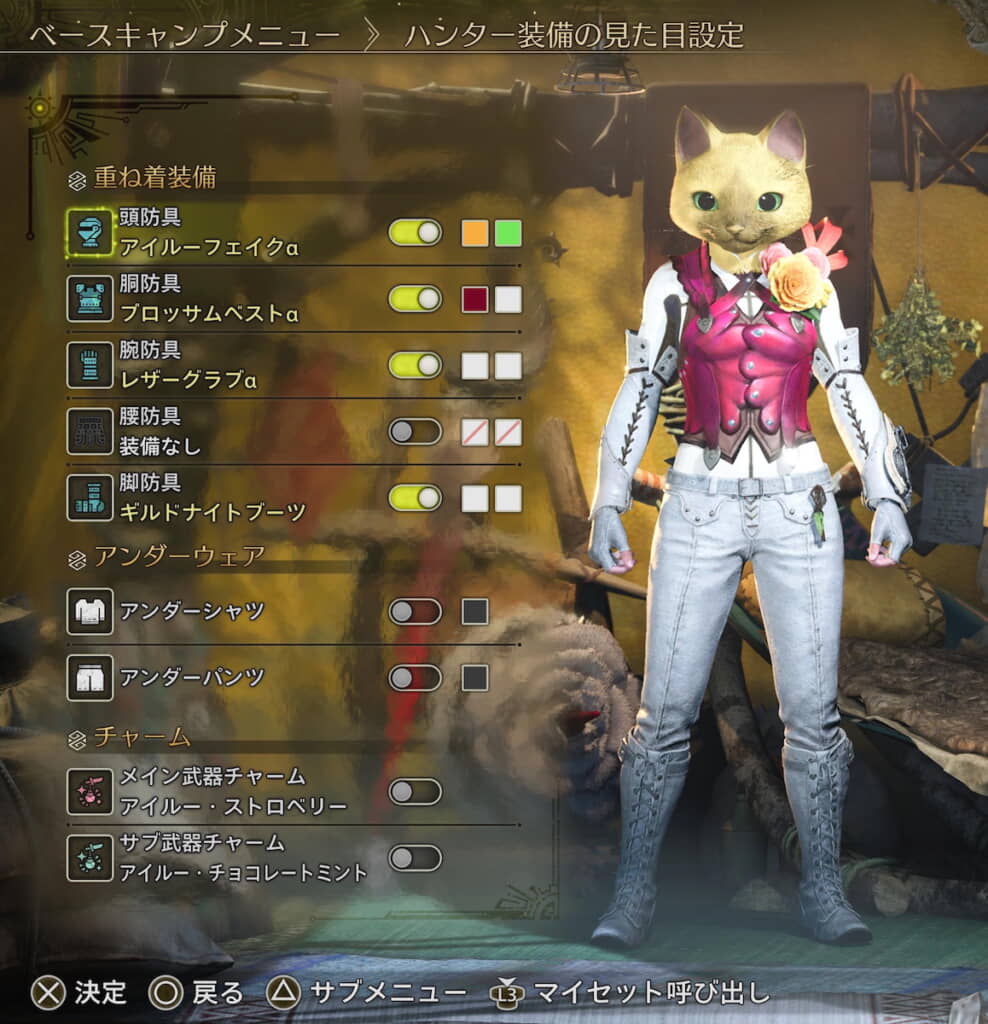Enable the メイン武器チャーム switch
The height and width of the screenshot is (1024, 988).
tap(415, 792)
